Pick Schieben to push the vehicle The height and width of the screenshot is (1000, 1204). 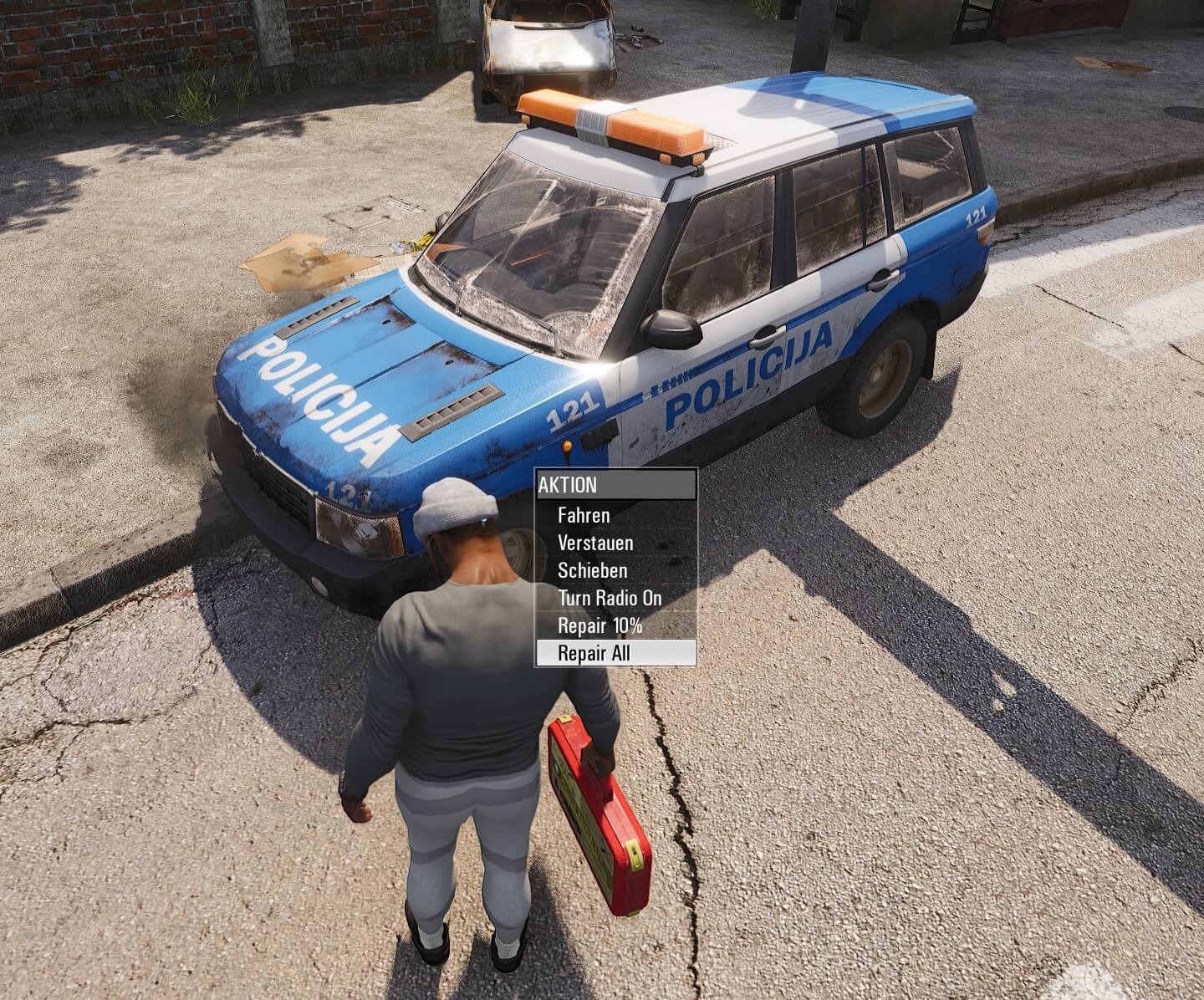(592, 570)
